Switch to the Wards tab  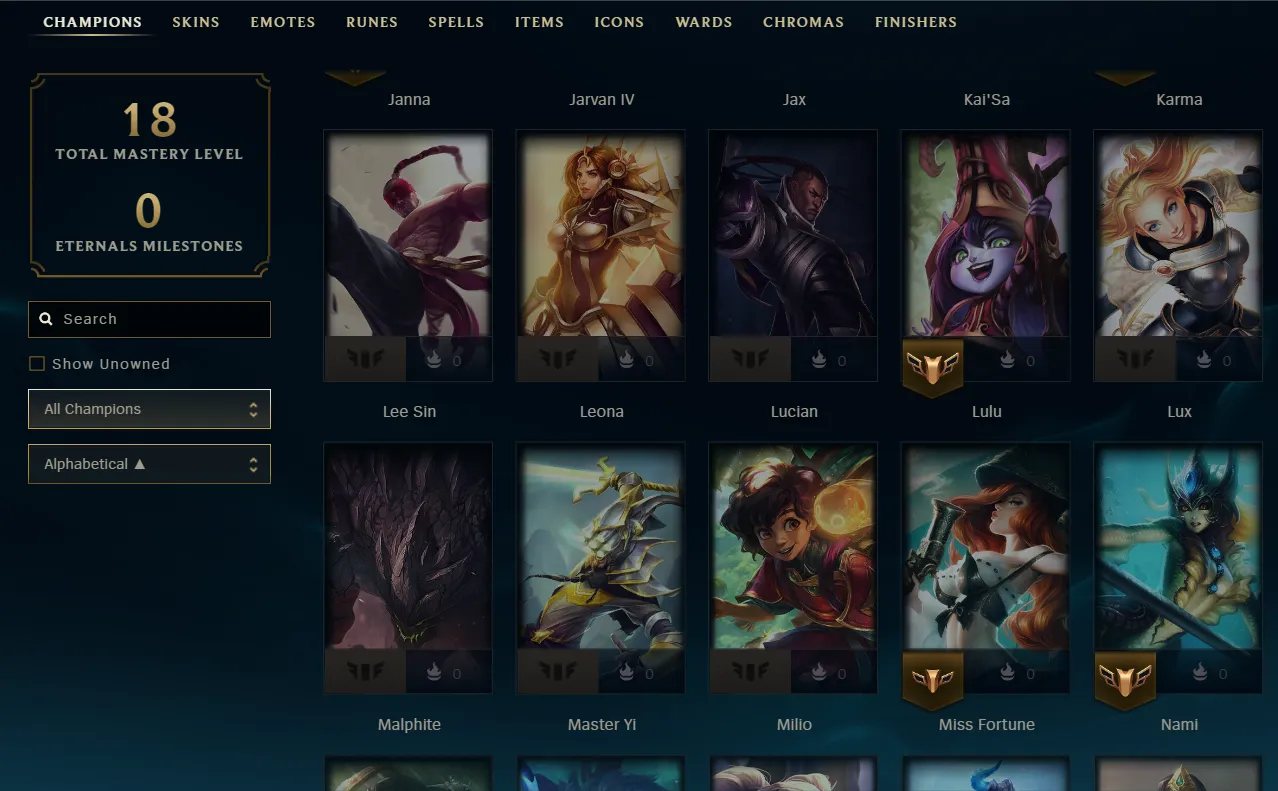[704, 22]
